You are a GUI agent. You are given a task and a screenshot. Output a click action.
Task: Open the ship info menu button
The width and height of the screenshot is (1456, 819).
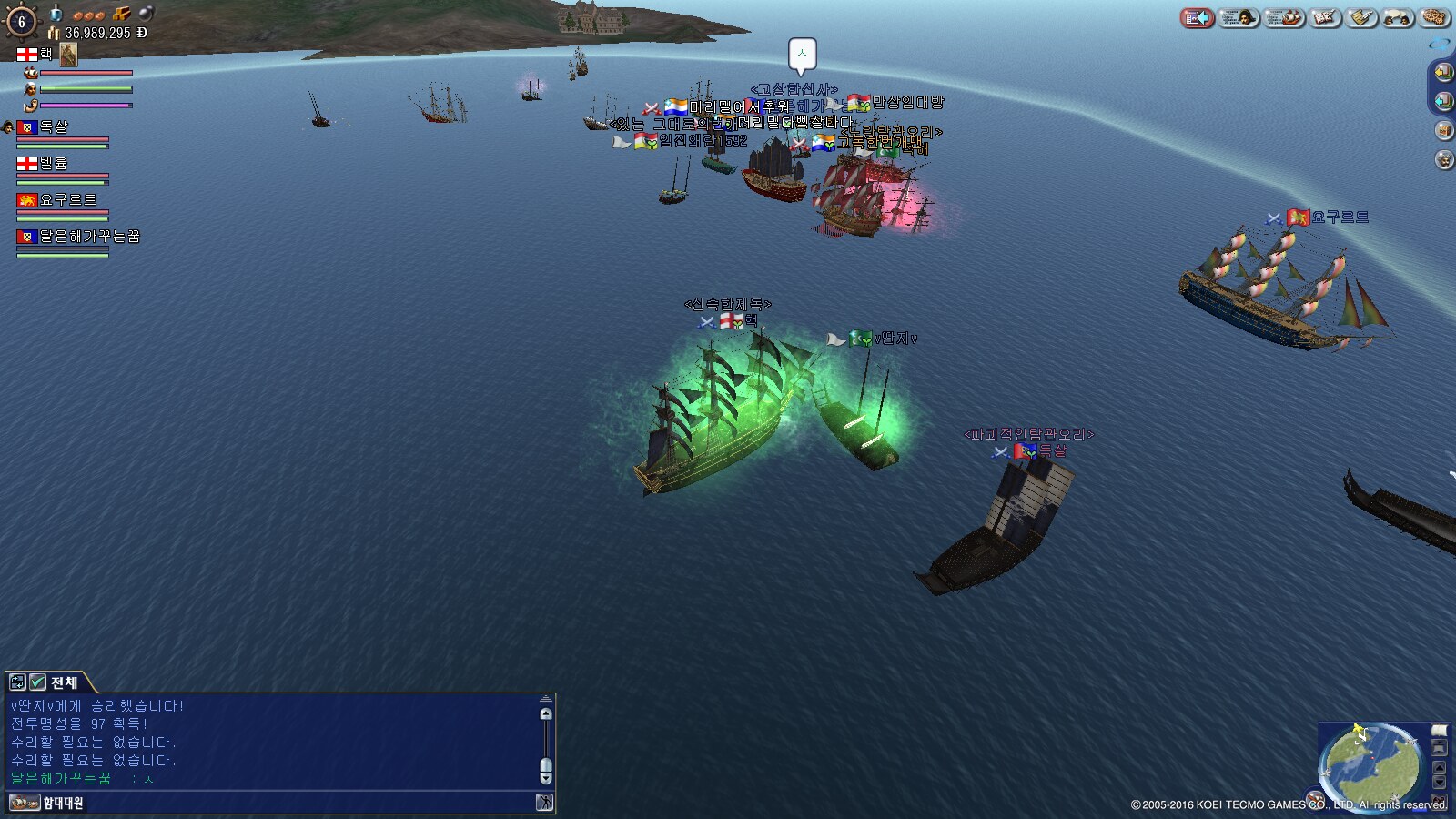(1283, 17)
